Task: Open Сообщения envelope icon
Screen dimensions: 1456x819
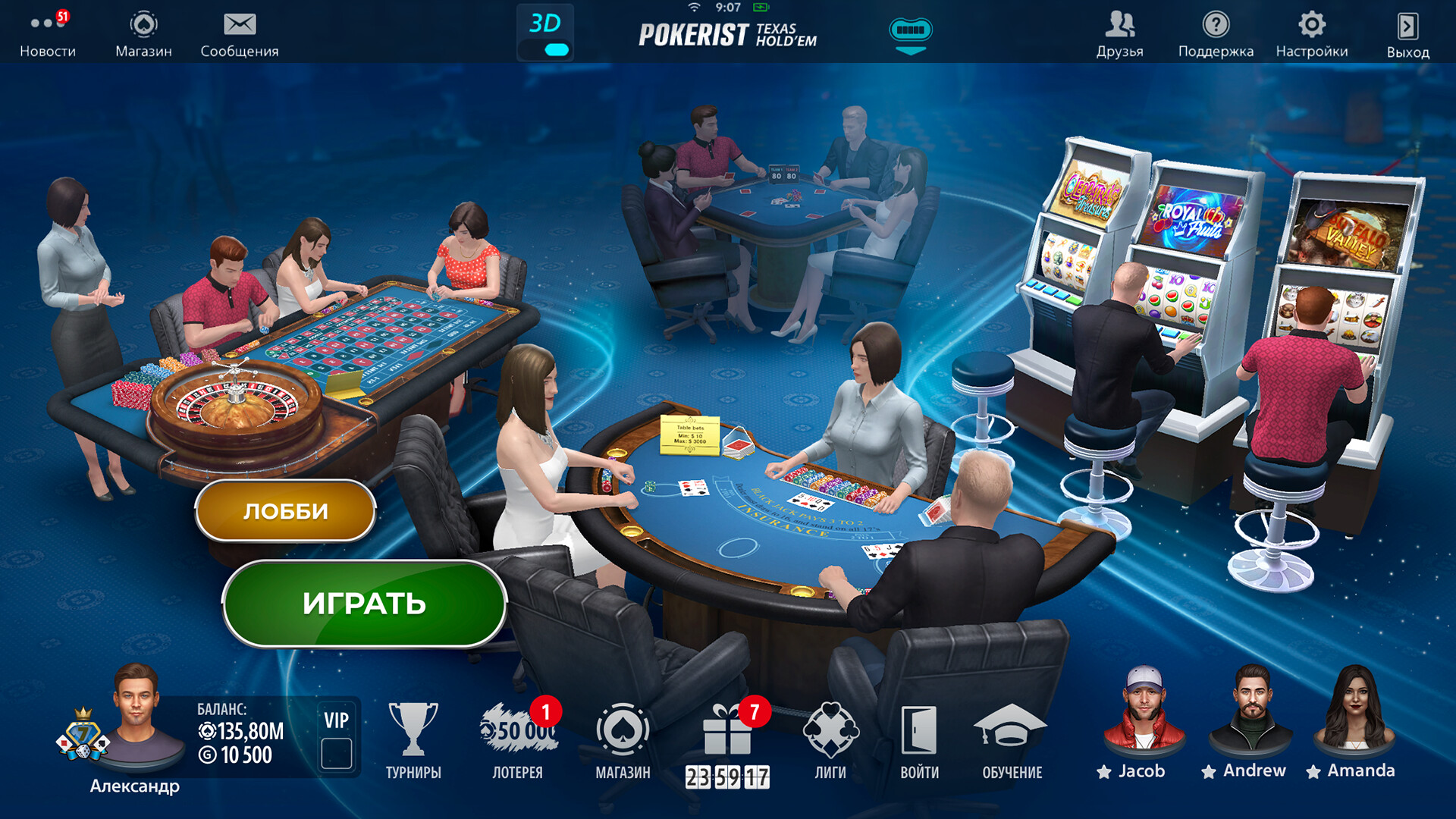Action: click(240, 25)
